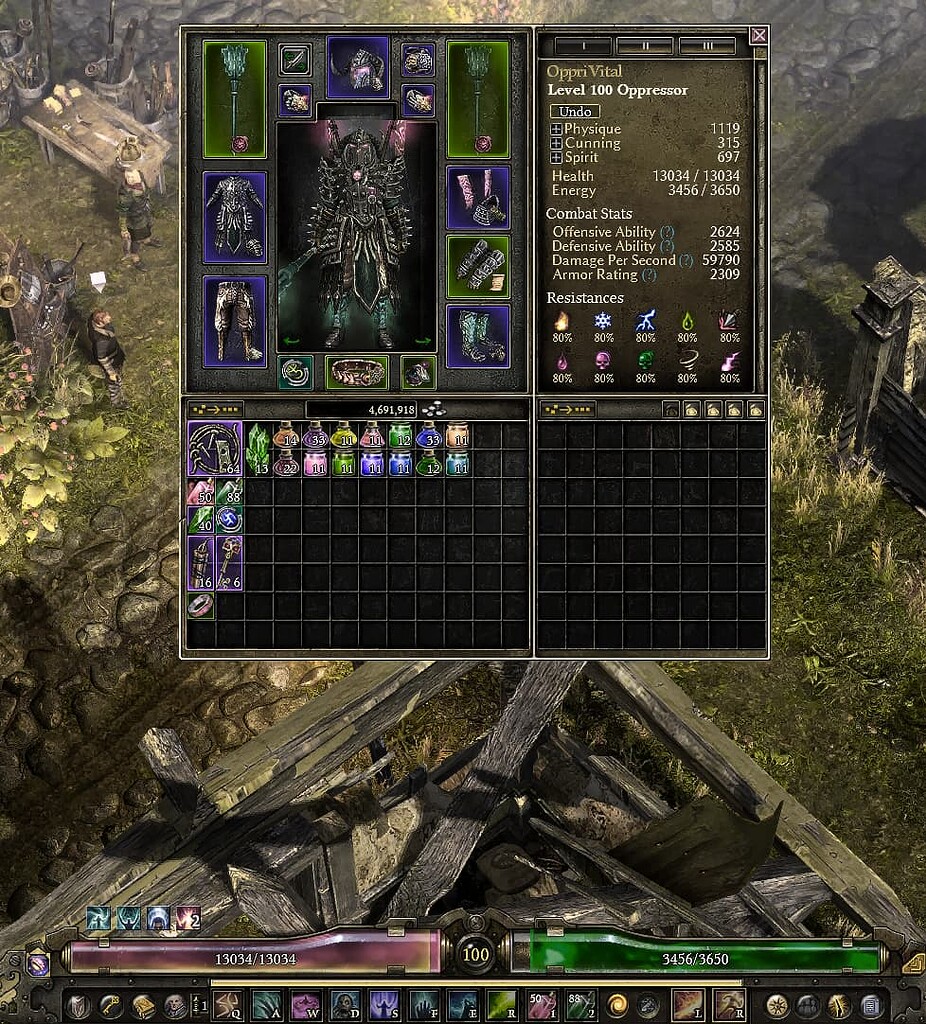Use the golden spiral rift skill
This screenshot has height=1024, width=926.
pyautogui.click(x=616, y=1003)
